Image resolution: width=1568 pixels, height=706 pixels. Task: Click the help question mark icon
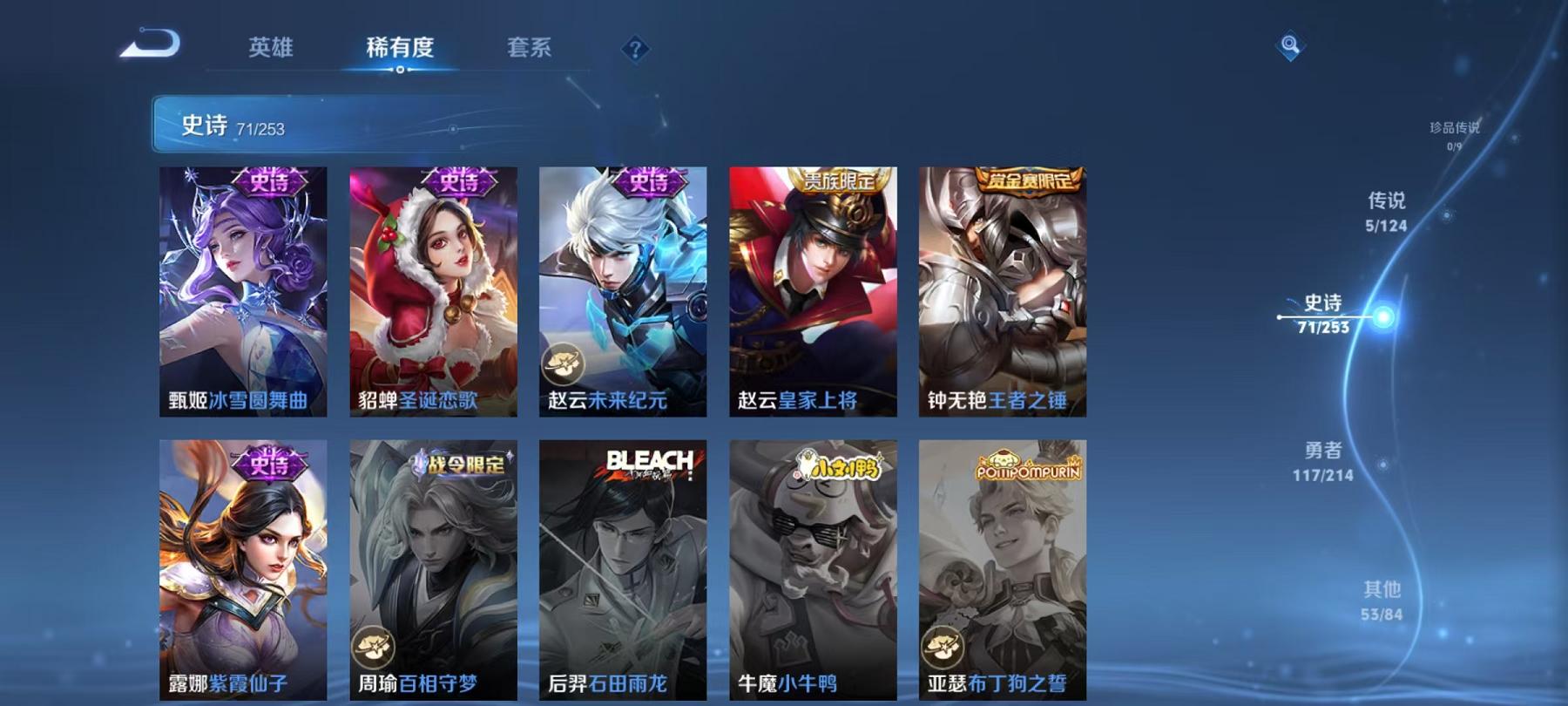[634, 50]
